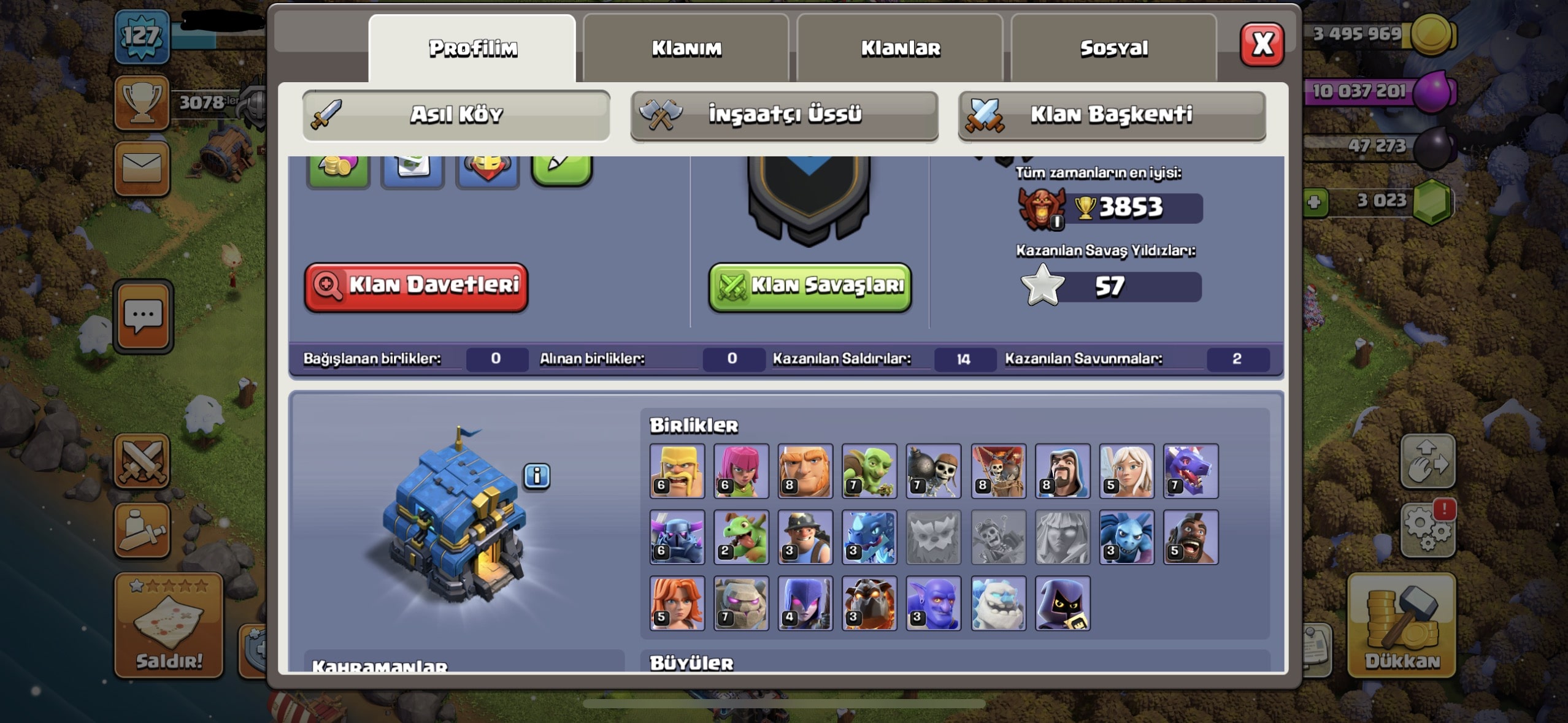Open the settings gears icon
The image size is (1568, 723).
tap(1428, 528)
